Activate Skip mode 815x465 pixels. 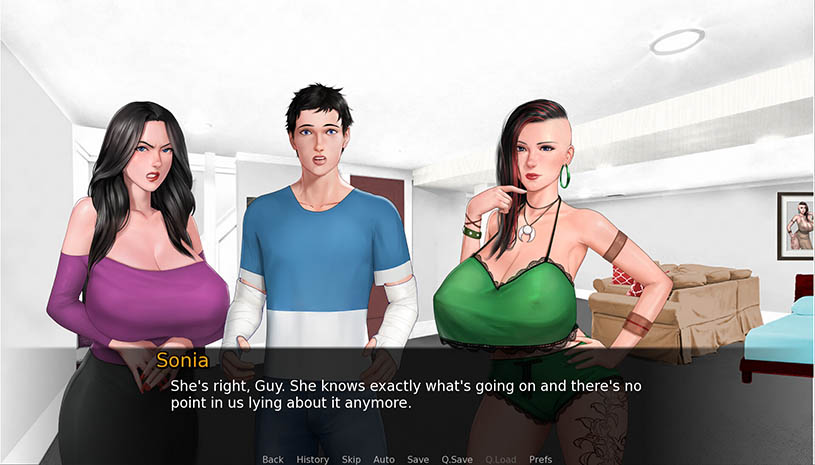[351, 459]
